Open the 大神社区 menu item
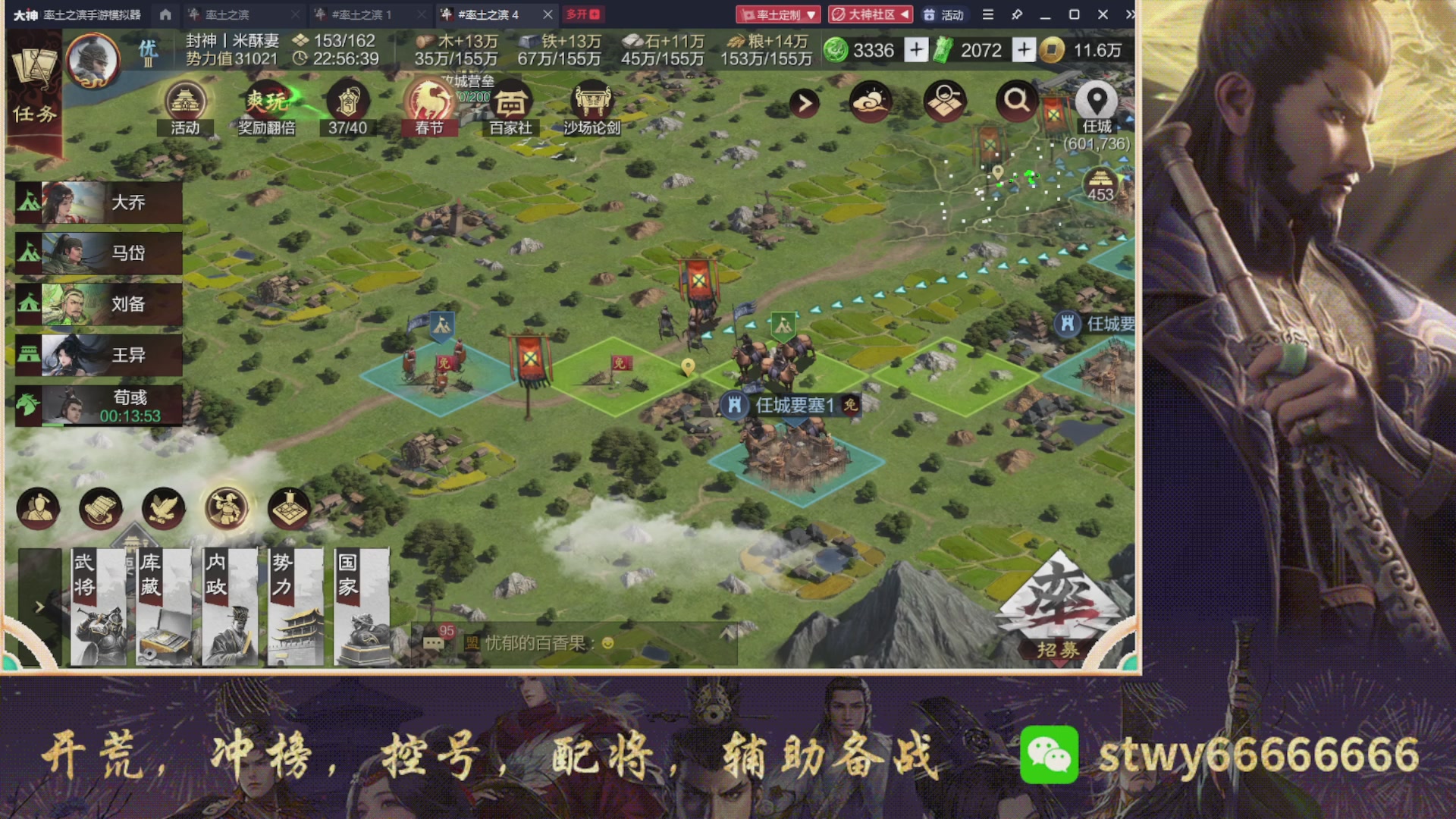Screen dimensions: 1456x819 point(871,14)
